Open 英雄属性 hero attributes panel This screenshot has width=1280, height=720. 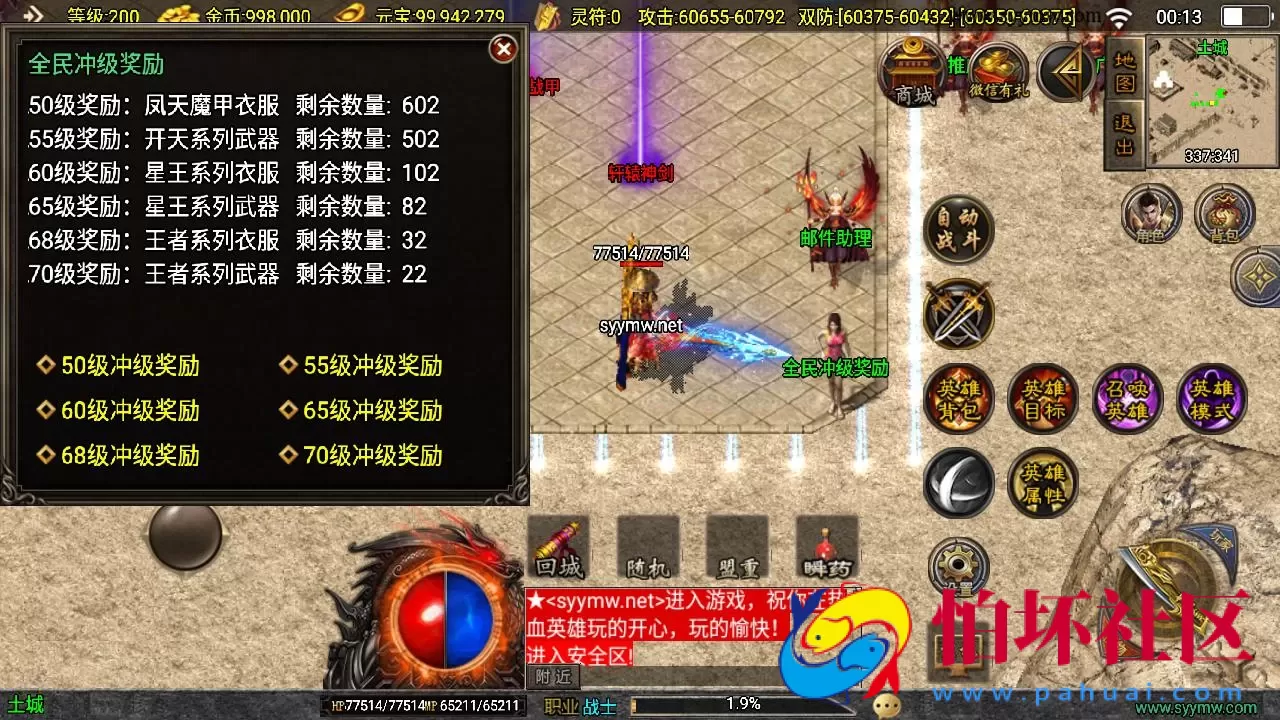coord(1043,482)
